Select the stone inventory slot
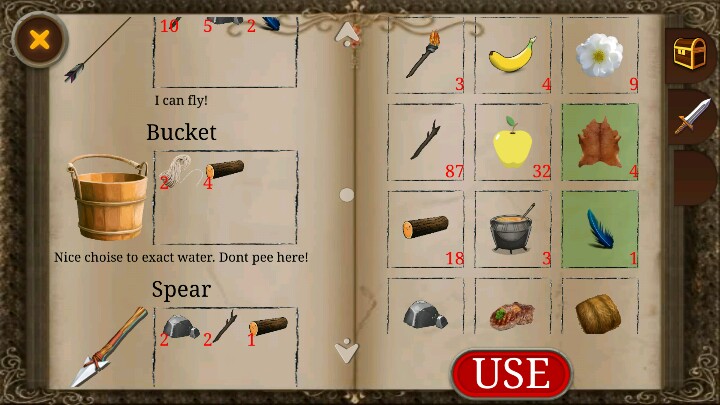Image resolution: width=720 pixels, height=405 pixels. tap(425, 312)
